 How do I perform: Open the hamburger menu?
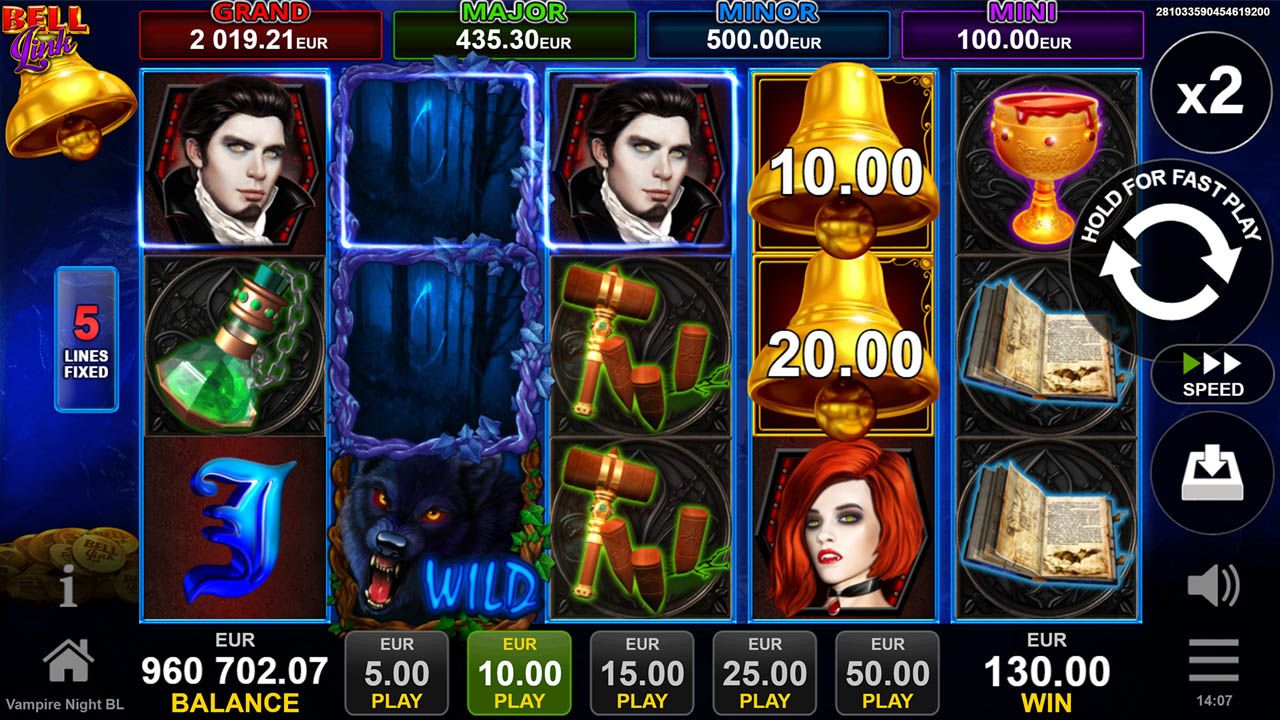coord(1213,671)
